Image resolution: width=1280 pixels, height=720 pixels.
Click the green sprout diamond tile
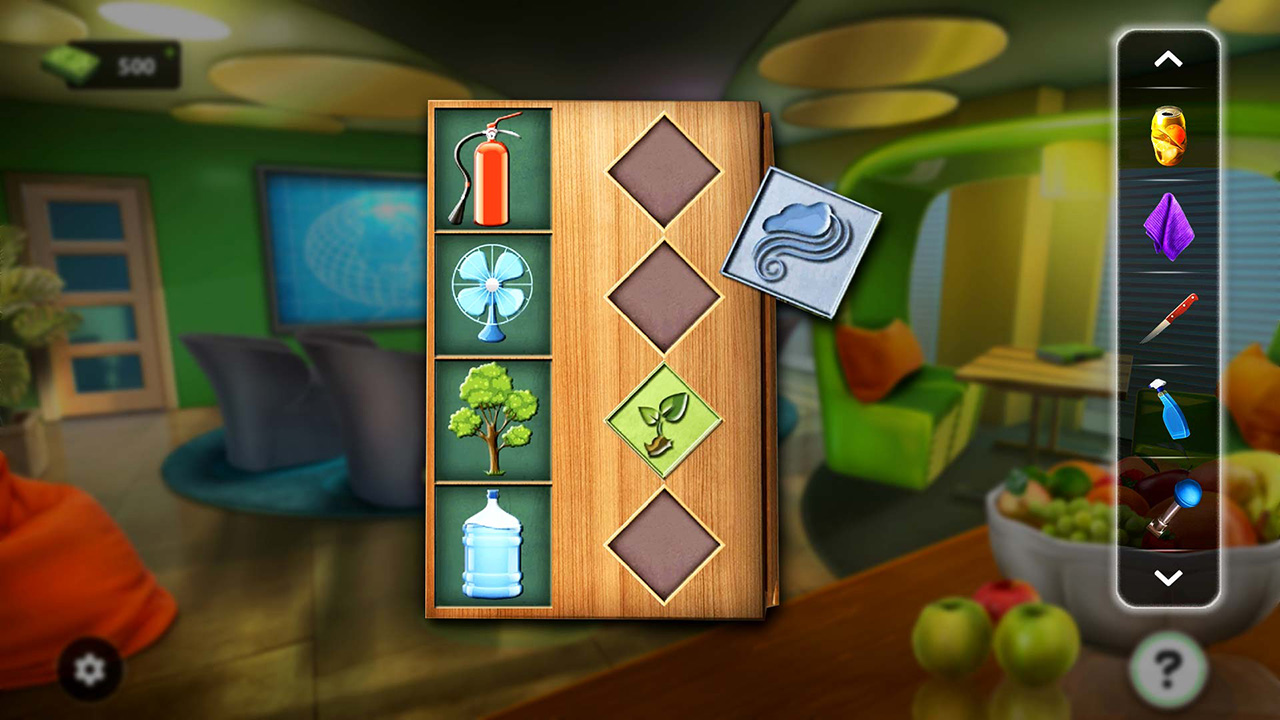pyautogui.click(x=665, y=417)
